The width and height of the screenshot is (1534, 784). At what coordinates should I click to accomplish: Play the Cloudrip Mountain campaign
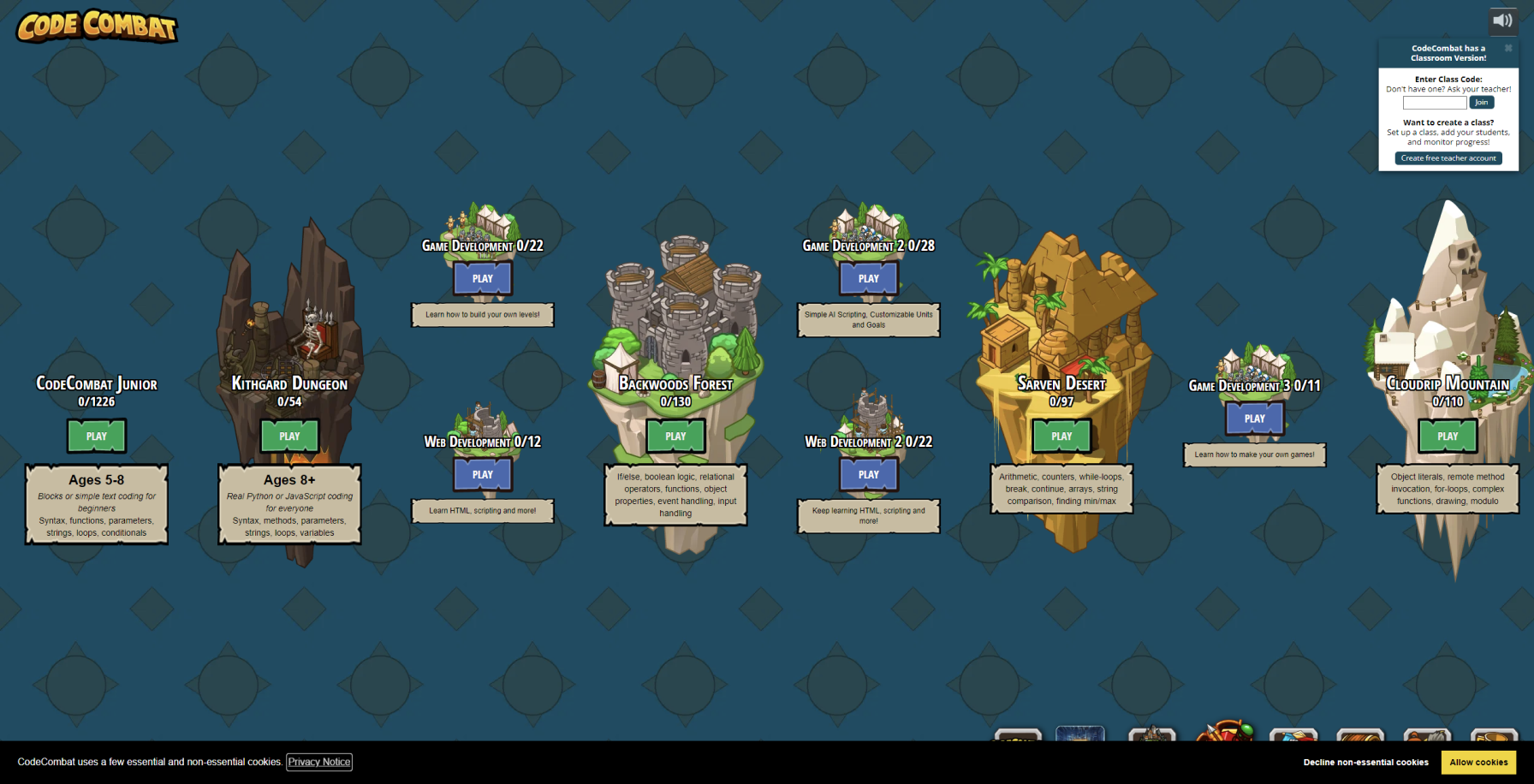coord(1448,436)
